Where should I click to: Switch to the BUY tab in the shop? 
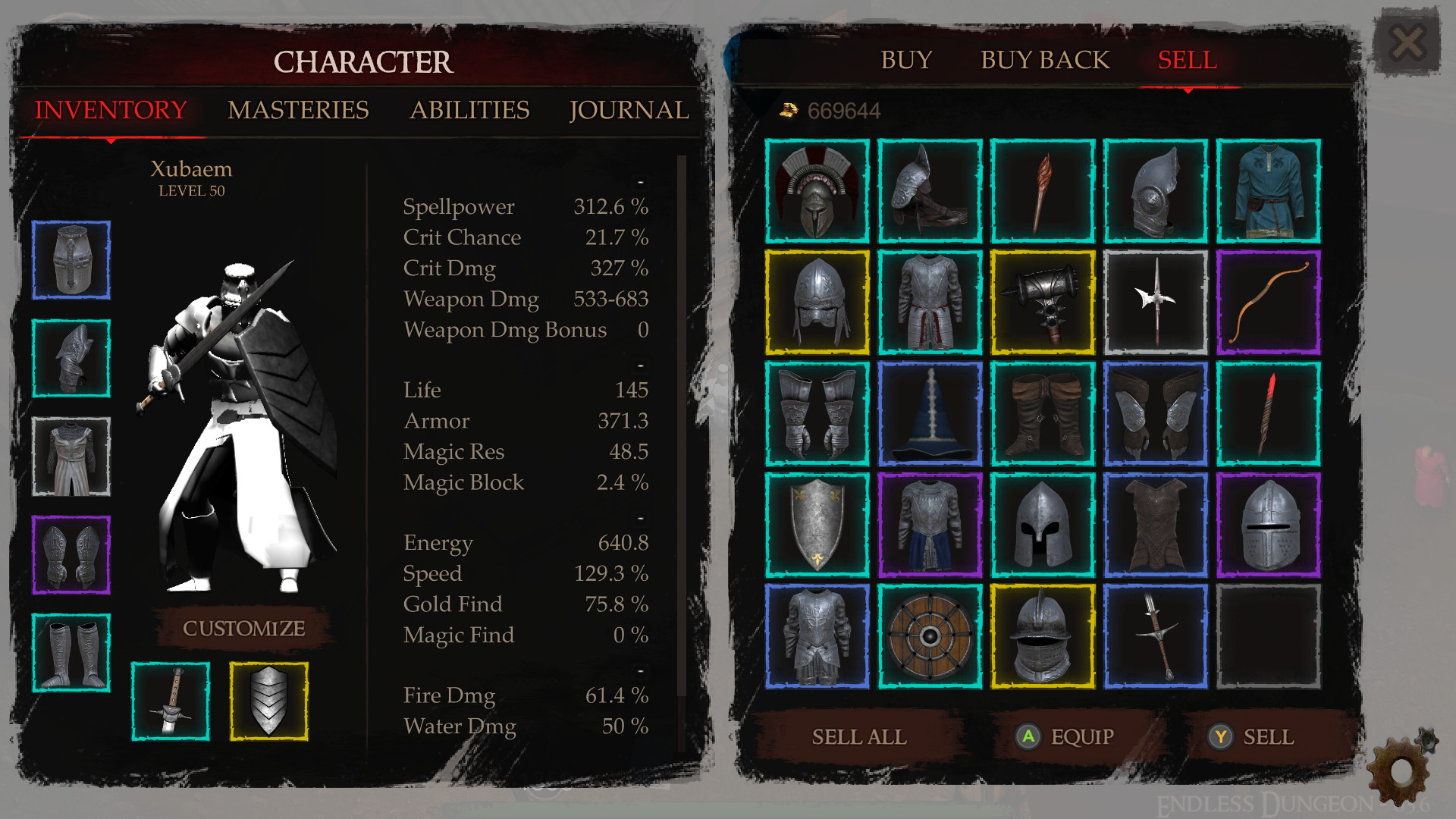(906, 60)
